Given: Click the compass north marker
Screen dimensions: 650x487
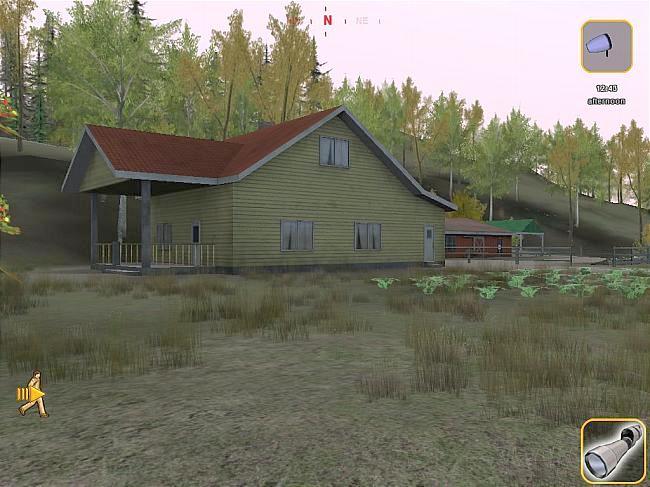Looking at the screenshot, I should (327, 19).
